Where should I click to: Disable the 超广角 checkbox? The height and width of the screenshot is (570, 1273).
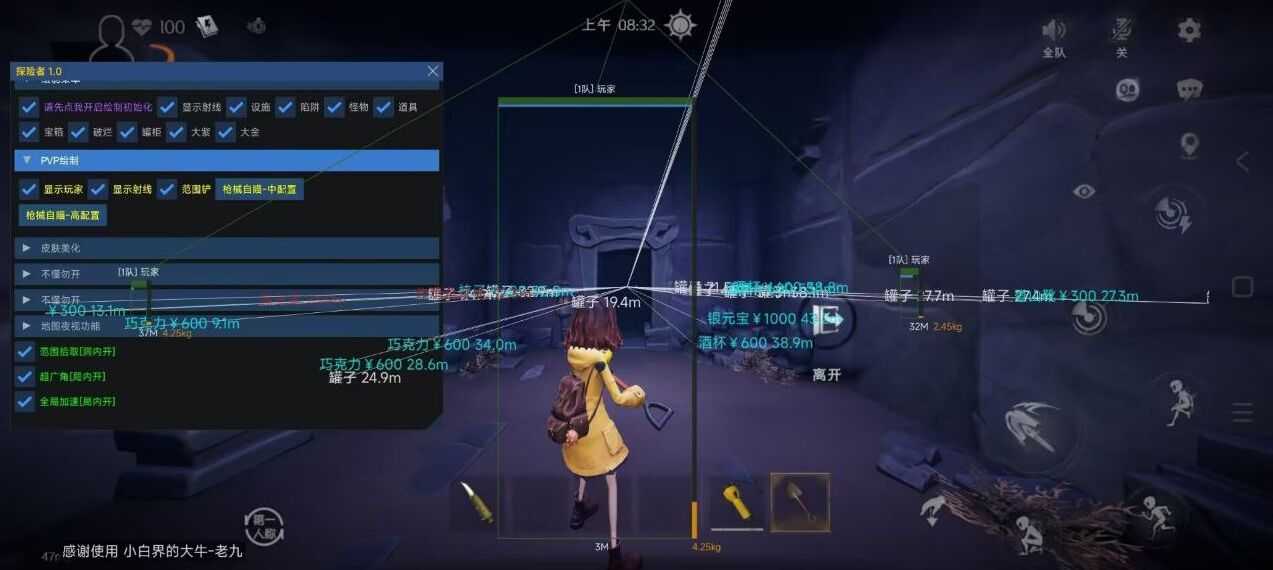click(26, 377)
